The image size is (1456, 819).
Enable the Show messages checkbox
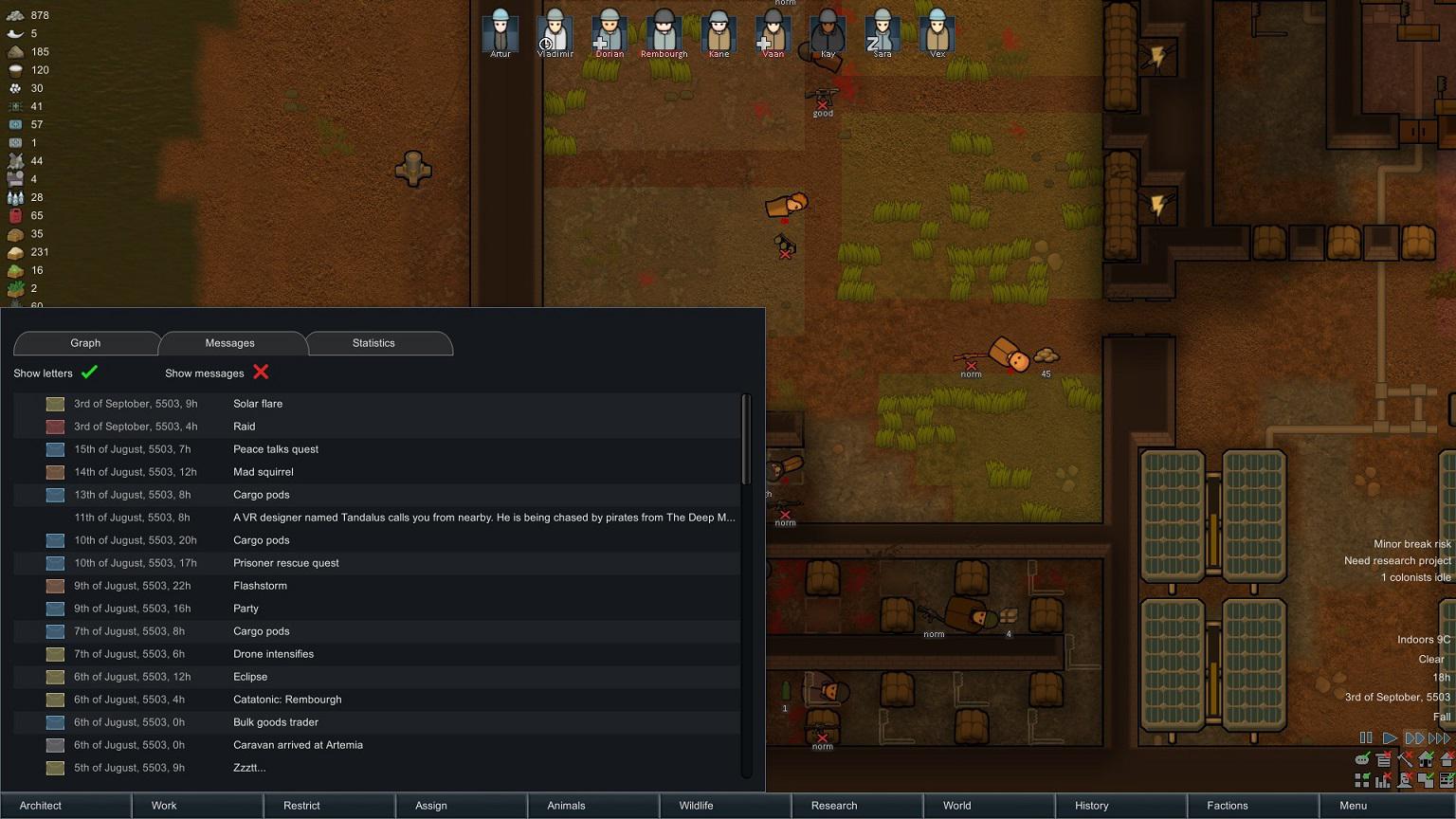tap(261, 373)
